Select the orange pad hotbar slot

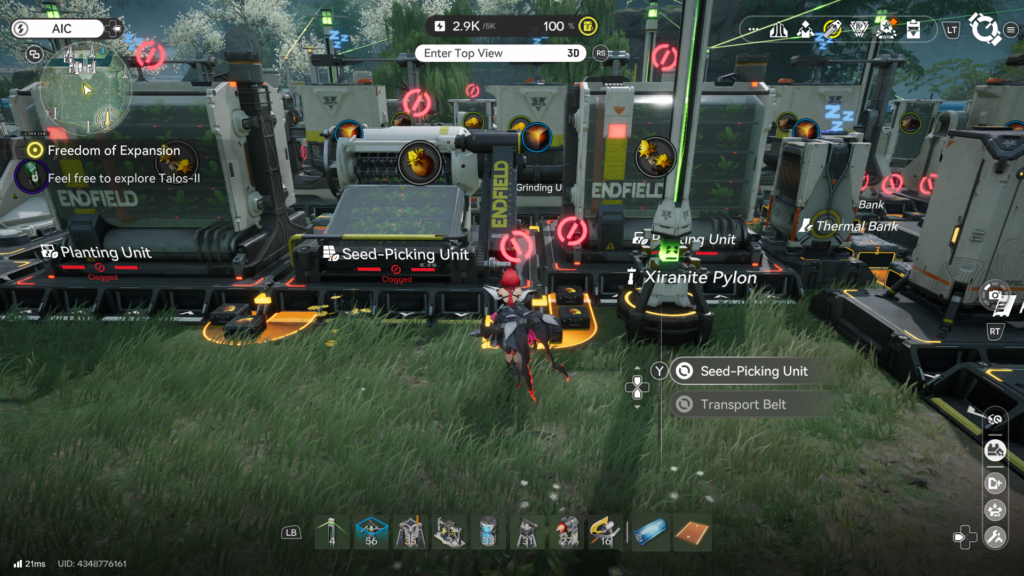692,532
